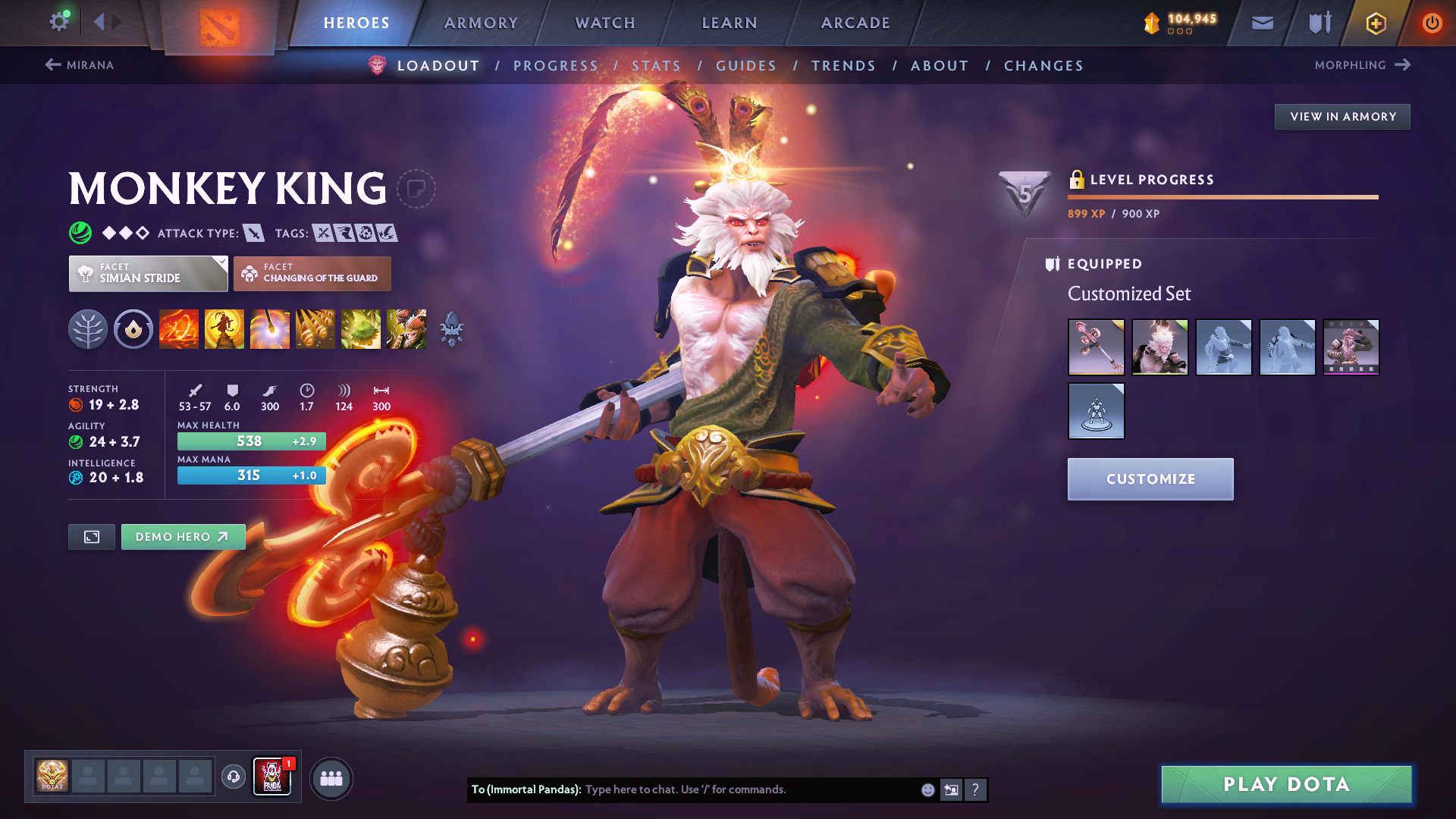Go to next hero Morphling
The image size is (1456, 819).
click(x=1362, y=65)
